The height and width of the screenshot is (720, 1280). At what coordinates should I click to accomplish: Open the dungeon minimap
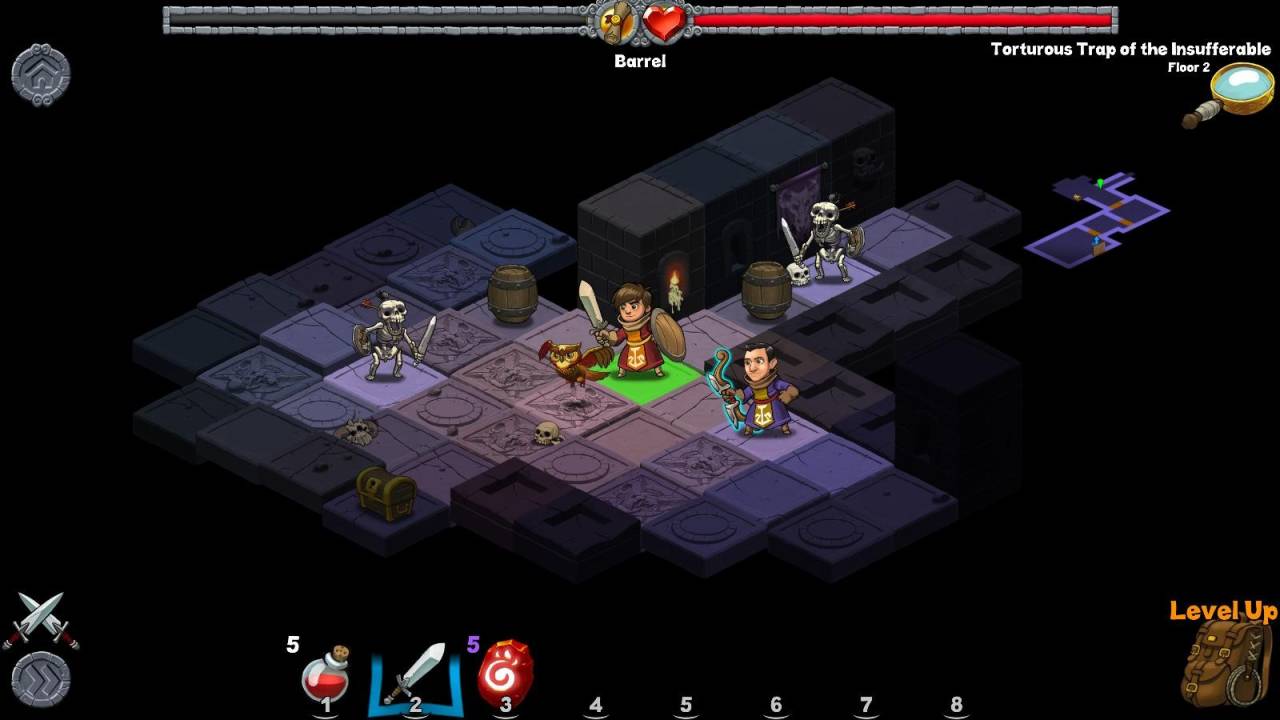1098,216
